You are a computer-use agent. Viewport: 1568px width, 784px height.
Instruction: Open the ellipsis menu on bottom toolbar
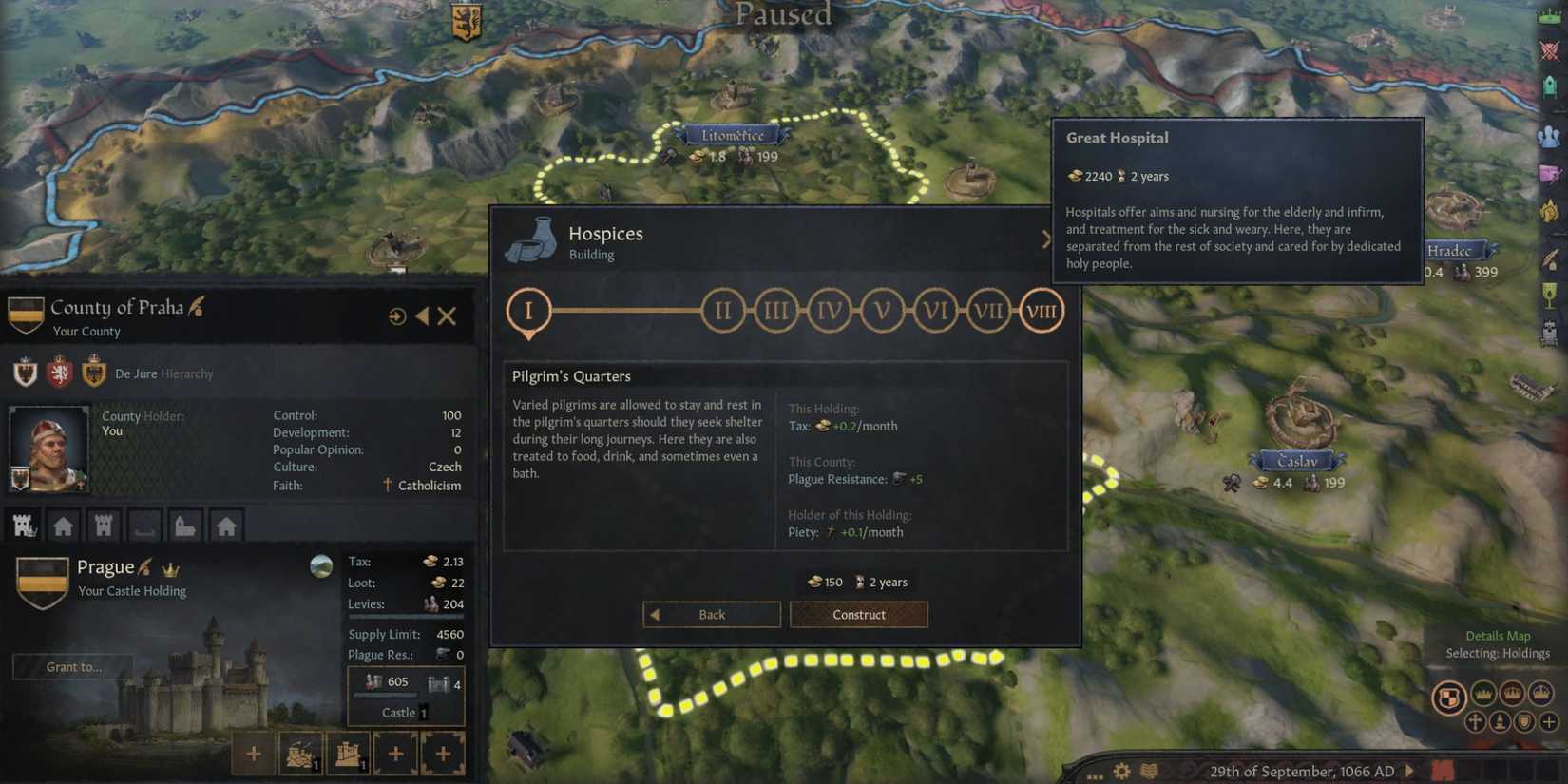click(x=1095, y=776)
